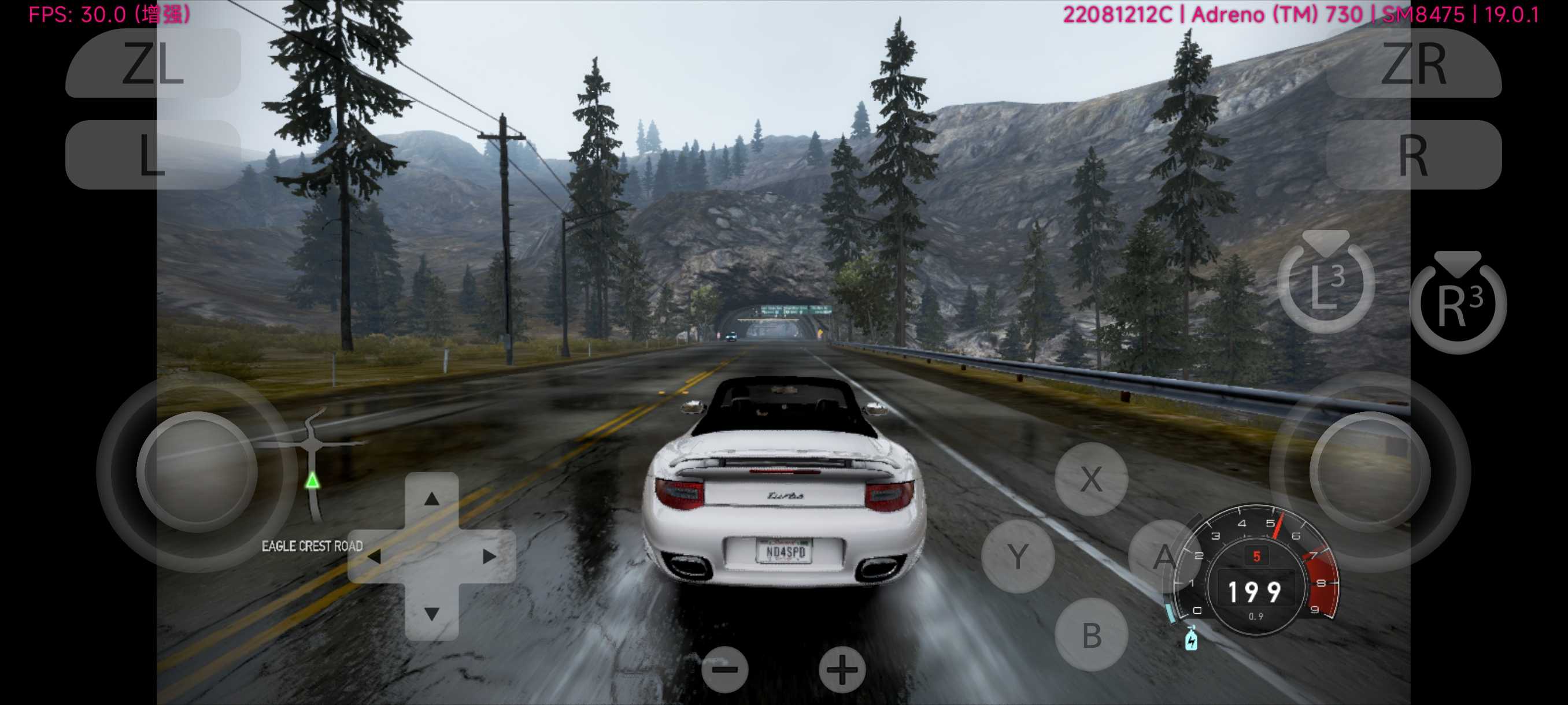1568x705 pixels.
Task: Tap the d-pad left arrow
Action: [374, 556]
